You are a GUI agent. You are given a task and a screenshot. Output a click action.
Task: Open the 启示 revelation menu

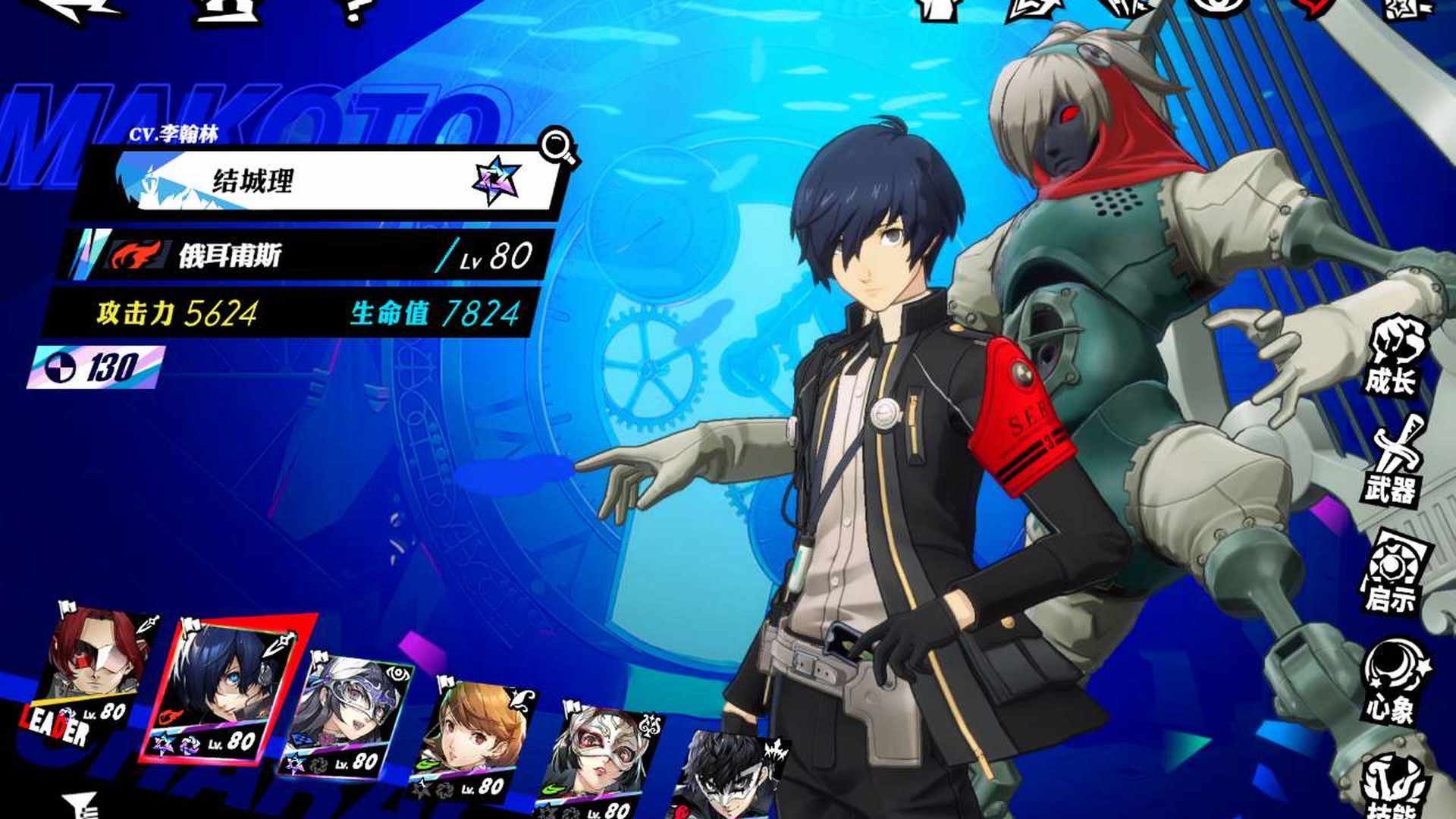[1394, 574]
